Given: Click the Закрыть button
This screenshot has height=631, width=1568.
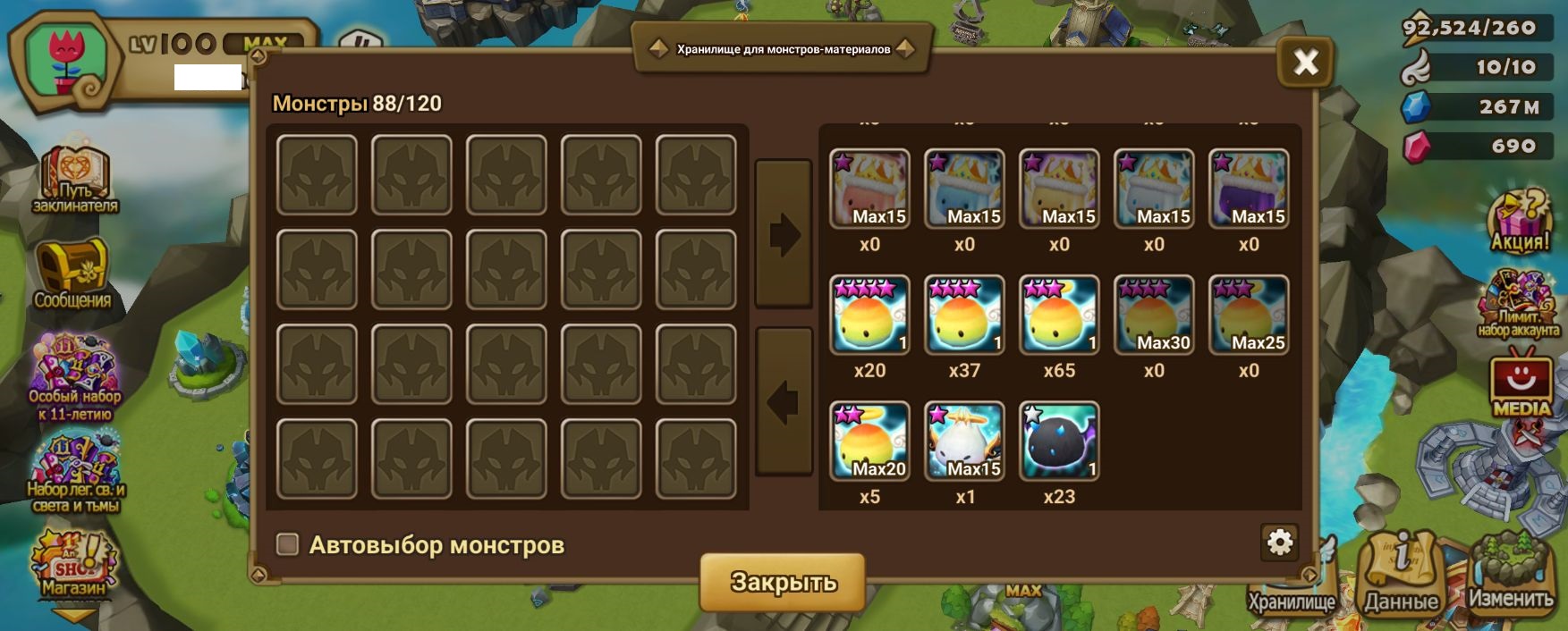Looking at the screenshot, I should point(783,582).
